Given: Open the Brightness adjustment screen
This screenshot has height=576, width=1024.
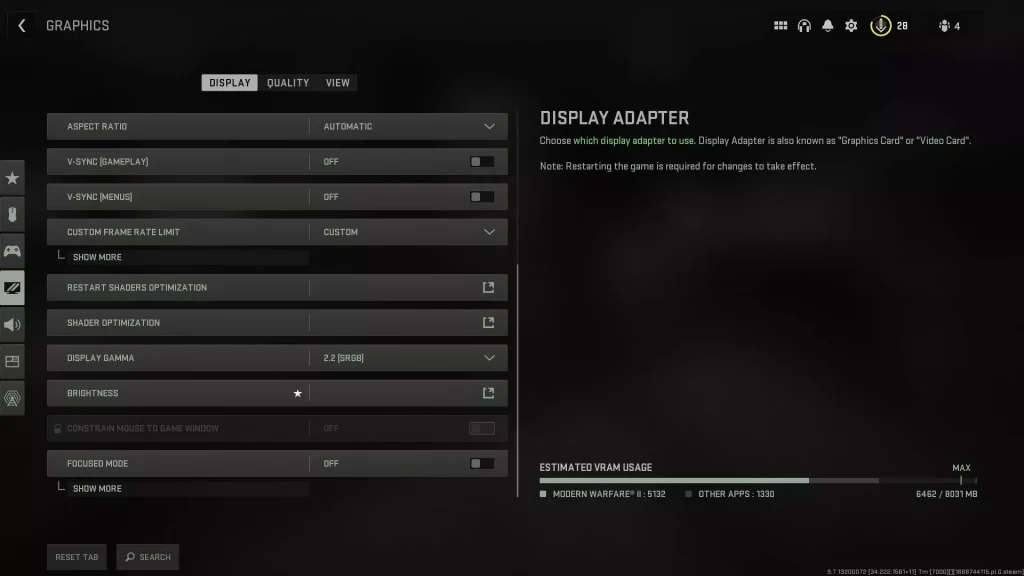Looking at the screenshot, I should point(488,393).
